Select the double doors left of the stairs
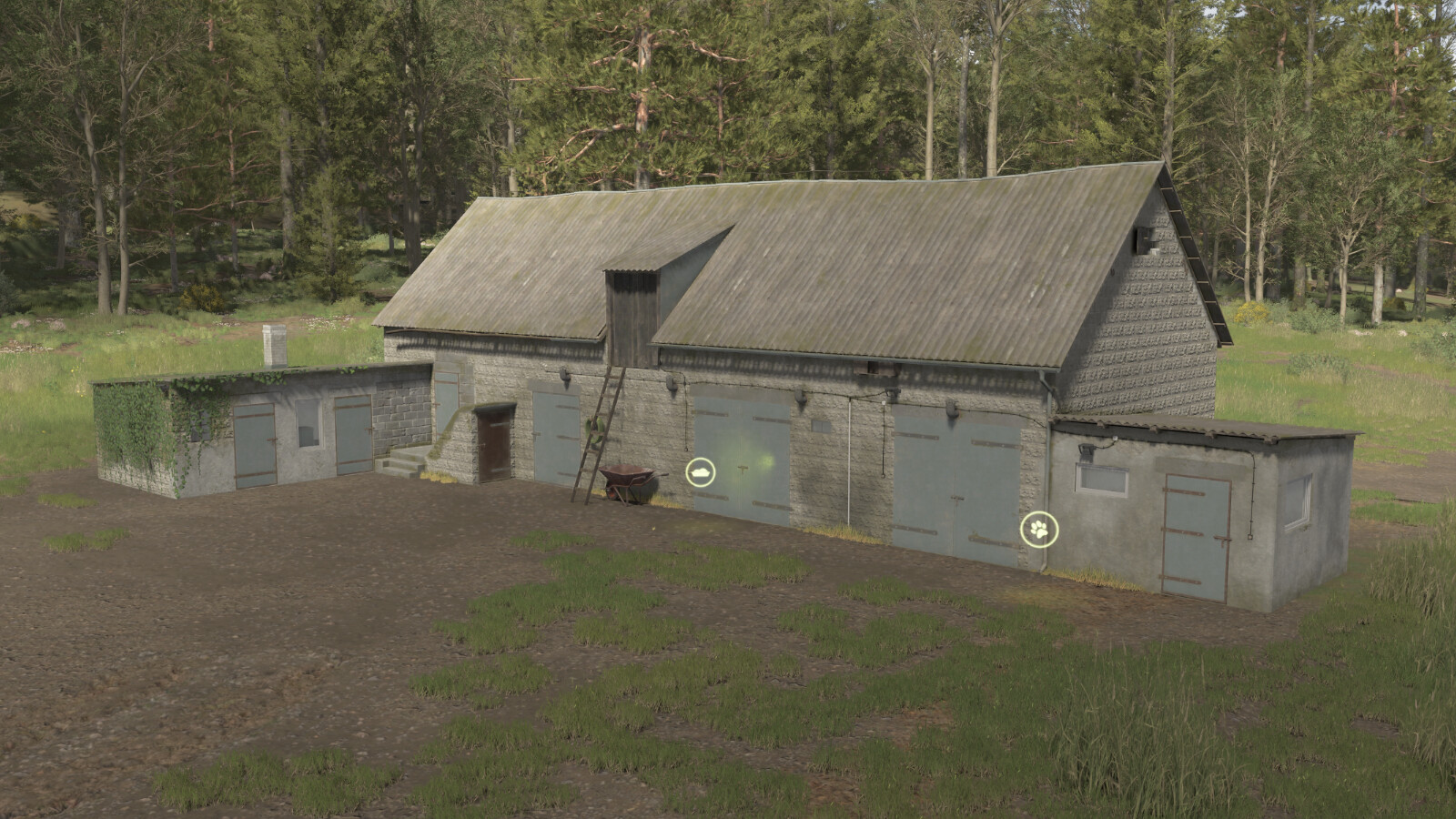Image resolution: width=1456 pixels, height=819 pixels. [x=352, y=437]
